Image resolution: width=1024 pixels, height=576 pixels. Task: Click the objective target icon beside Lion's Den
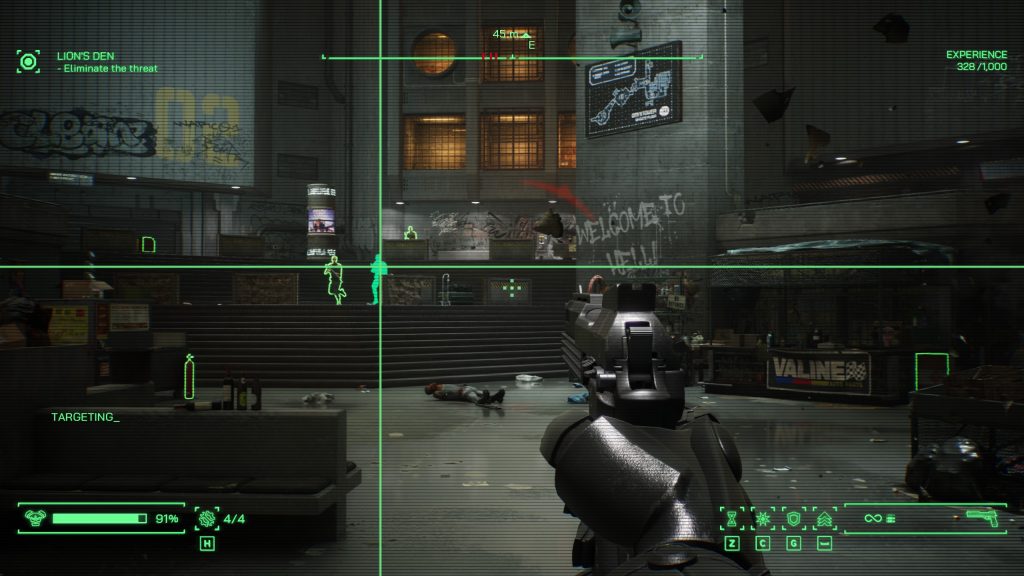[28, 62]
